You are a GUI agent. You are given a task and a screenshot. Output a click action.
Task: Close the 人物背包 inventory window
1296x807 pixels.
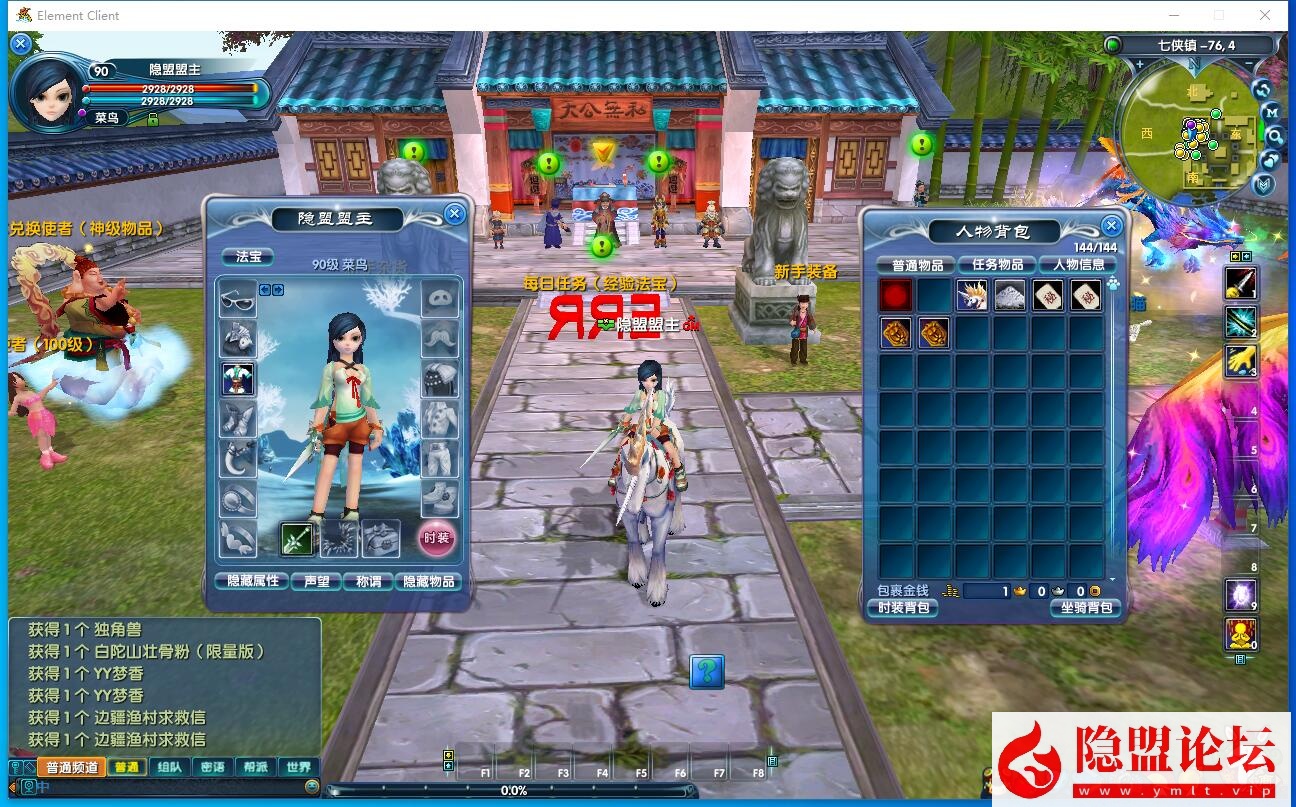pyautogui.click(x=1110, y=226)
